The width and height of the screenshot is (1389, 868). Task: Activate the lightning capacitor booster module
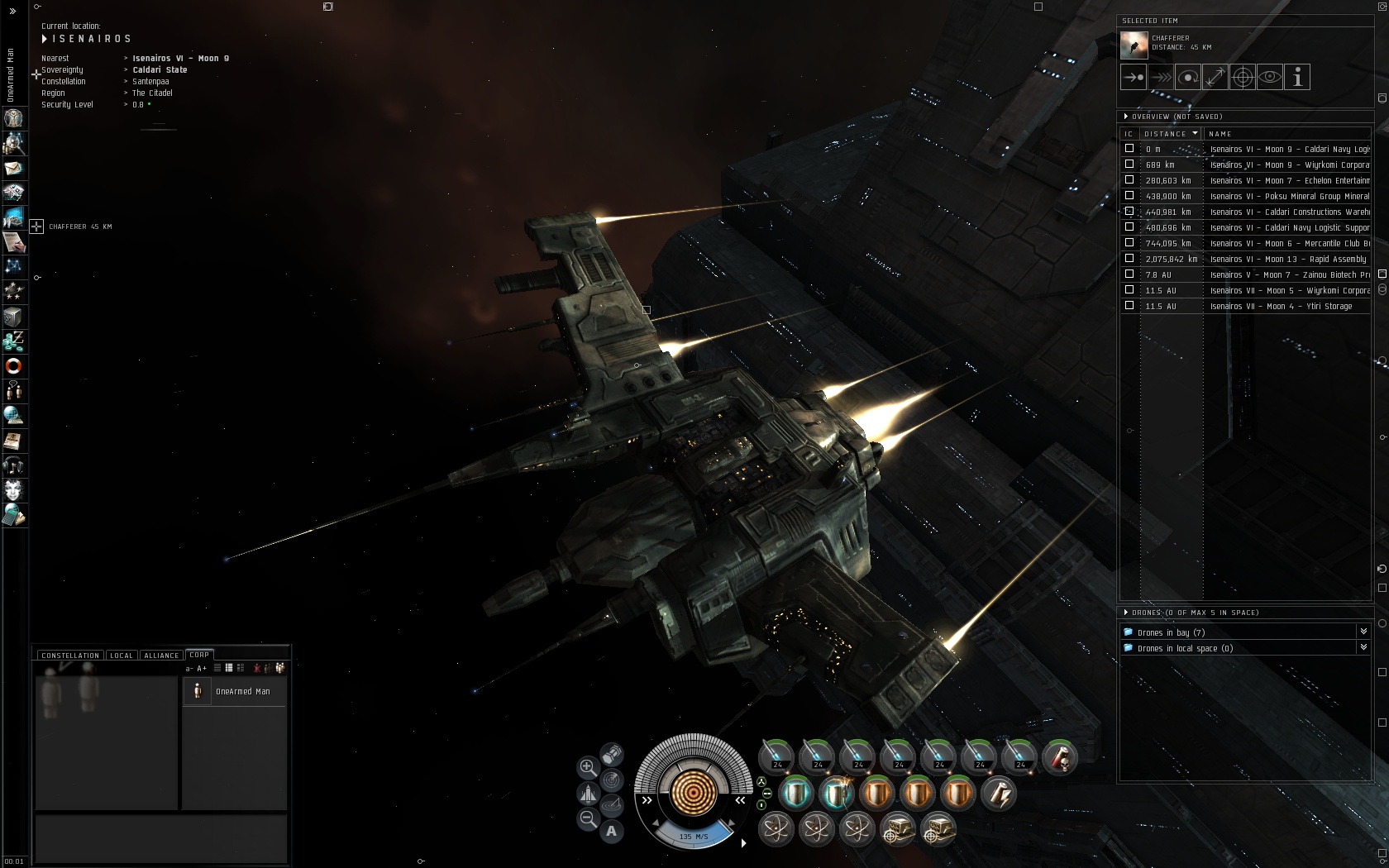(999, 794)
